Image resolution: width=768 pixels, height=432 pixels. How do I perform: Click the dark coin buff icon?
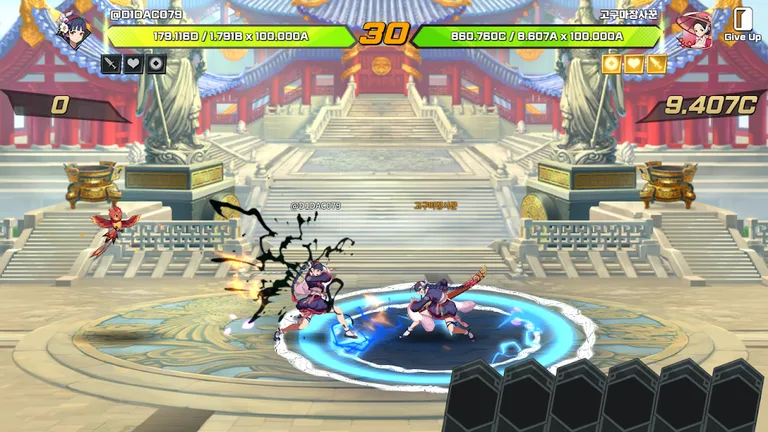tap(156, 64)
